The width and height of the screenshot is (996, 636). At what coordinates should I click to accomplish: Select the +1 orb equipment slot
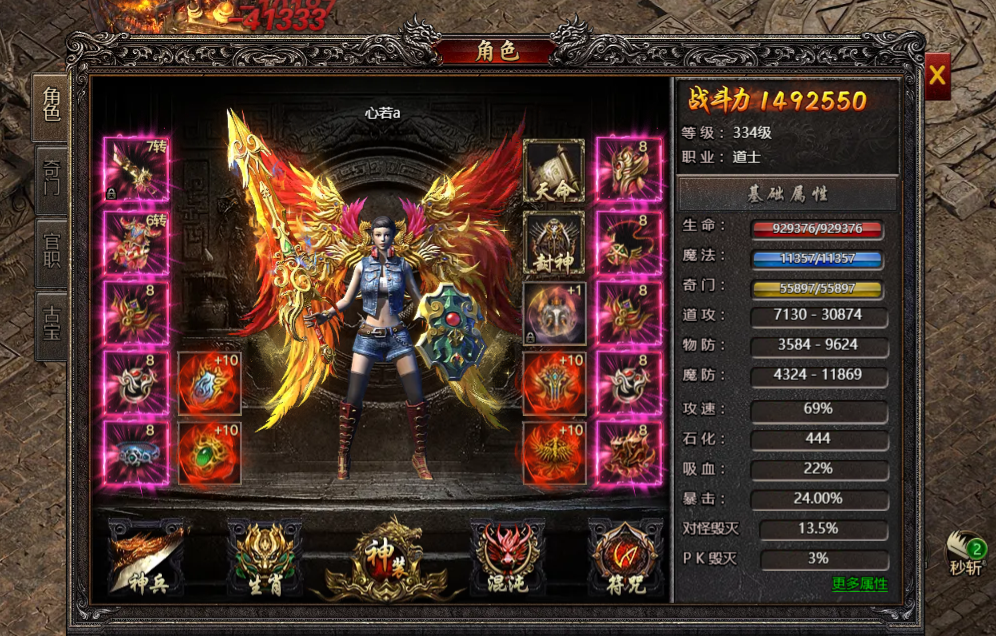(554, 314)
